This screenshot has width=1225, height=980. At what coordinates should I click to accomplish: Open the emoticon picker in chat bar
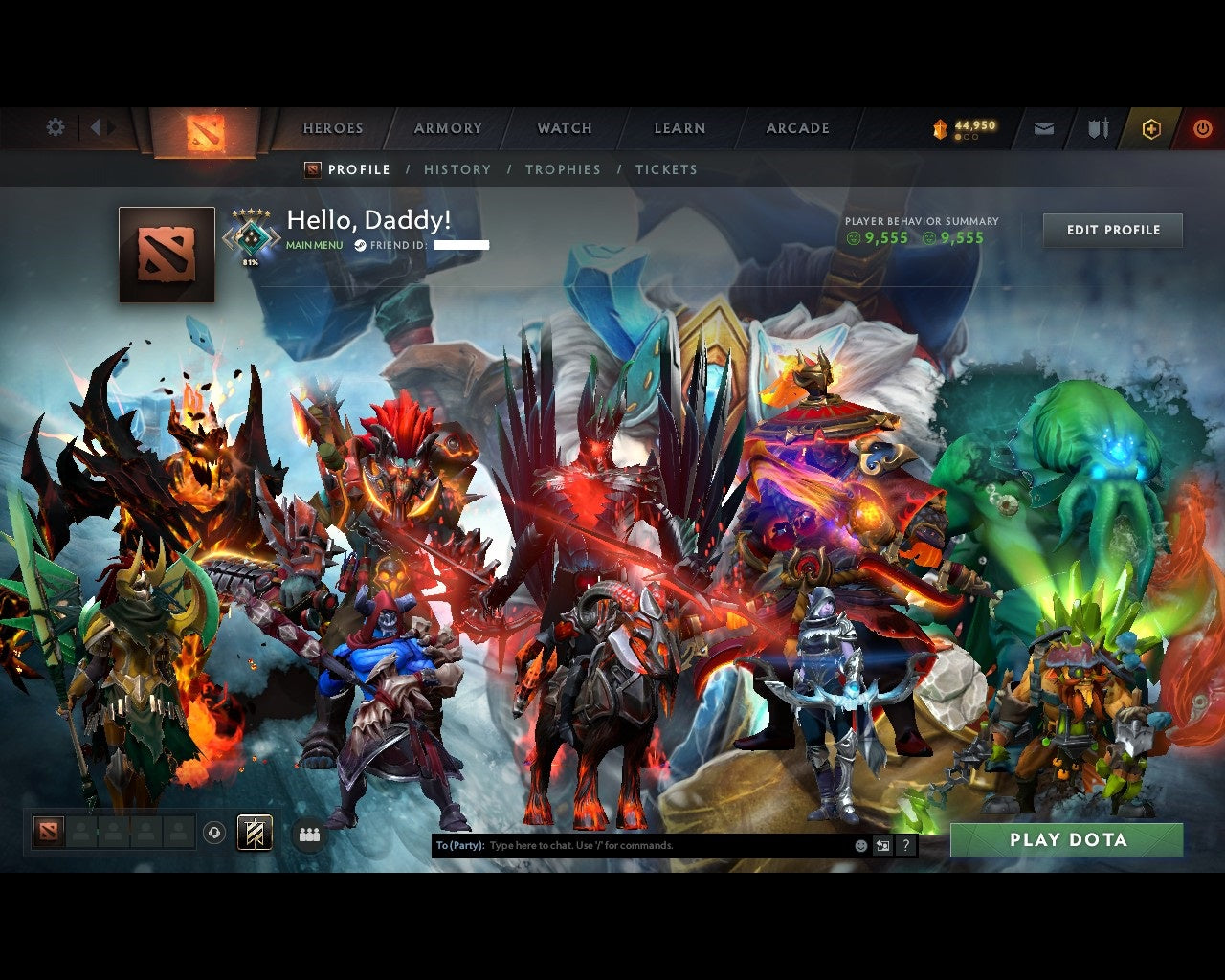point(858,846)
